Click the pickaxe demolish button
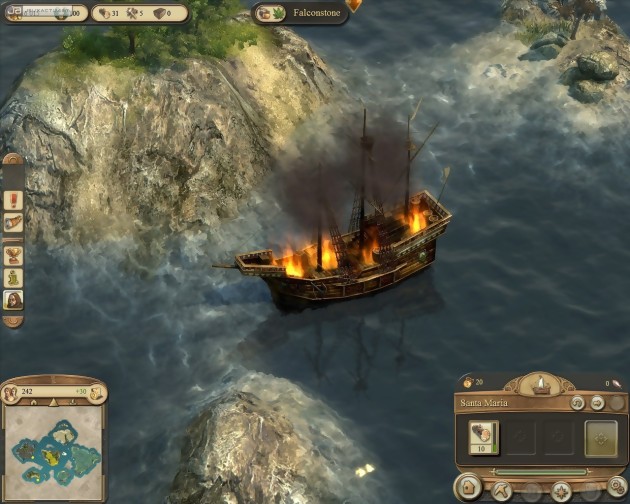Viewport: 630px width, 504px height. (501, 490)
